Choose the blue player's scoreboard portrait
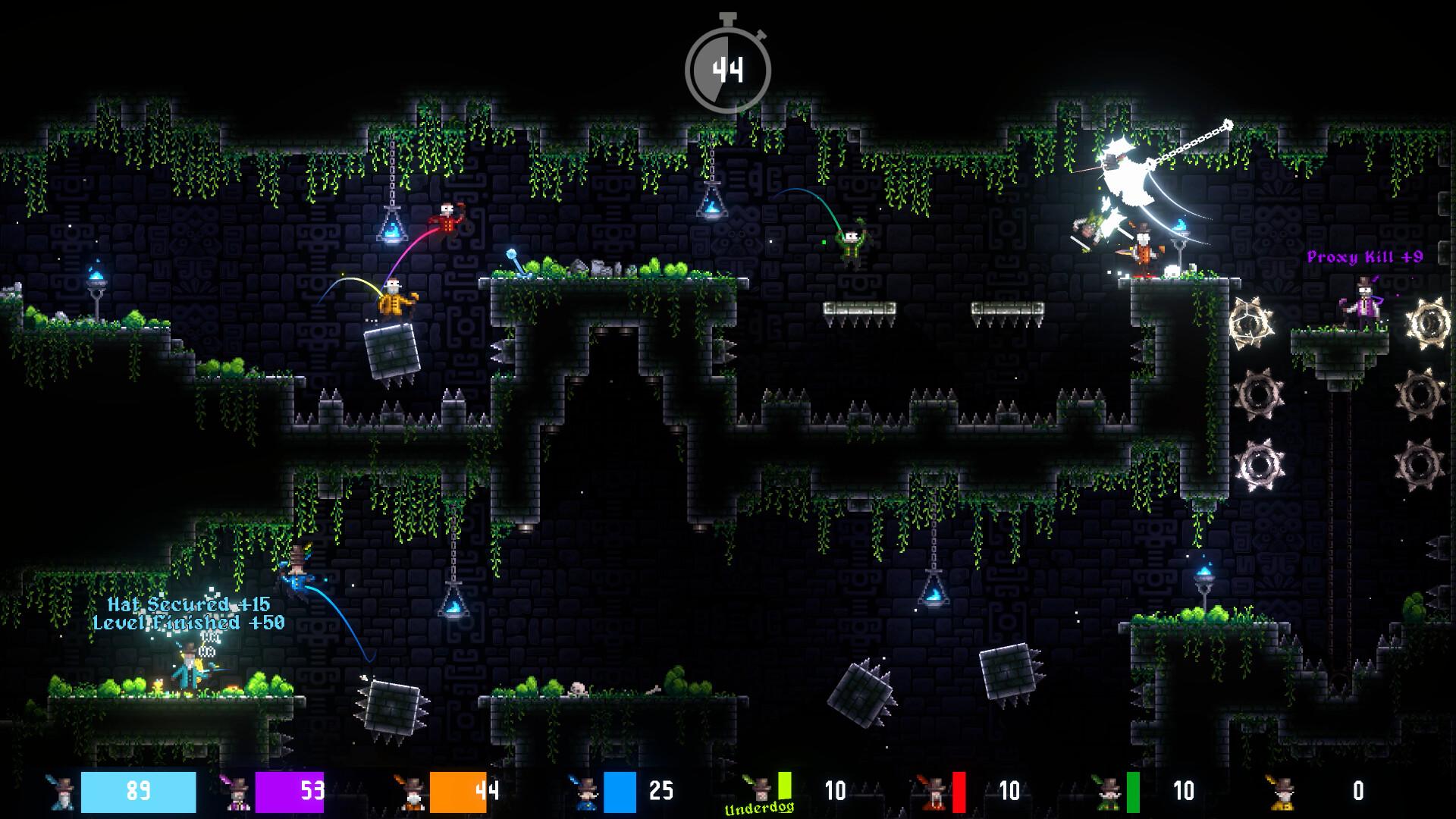 point(584,792)
